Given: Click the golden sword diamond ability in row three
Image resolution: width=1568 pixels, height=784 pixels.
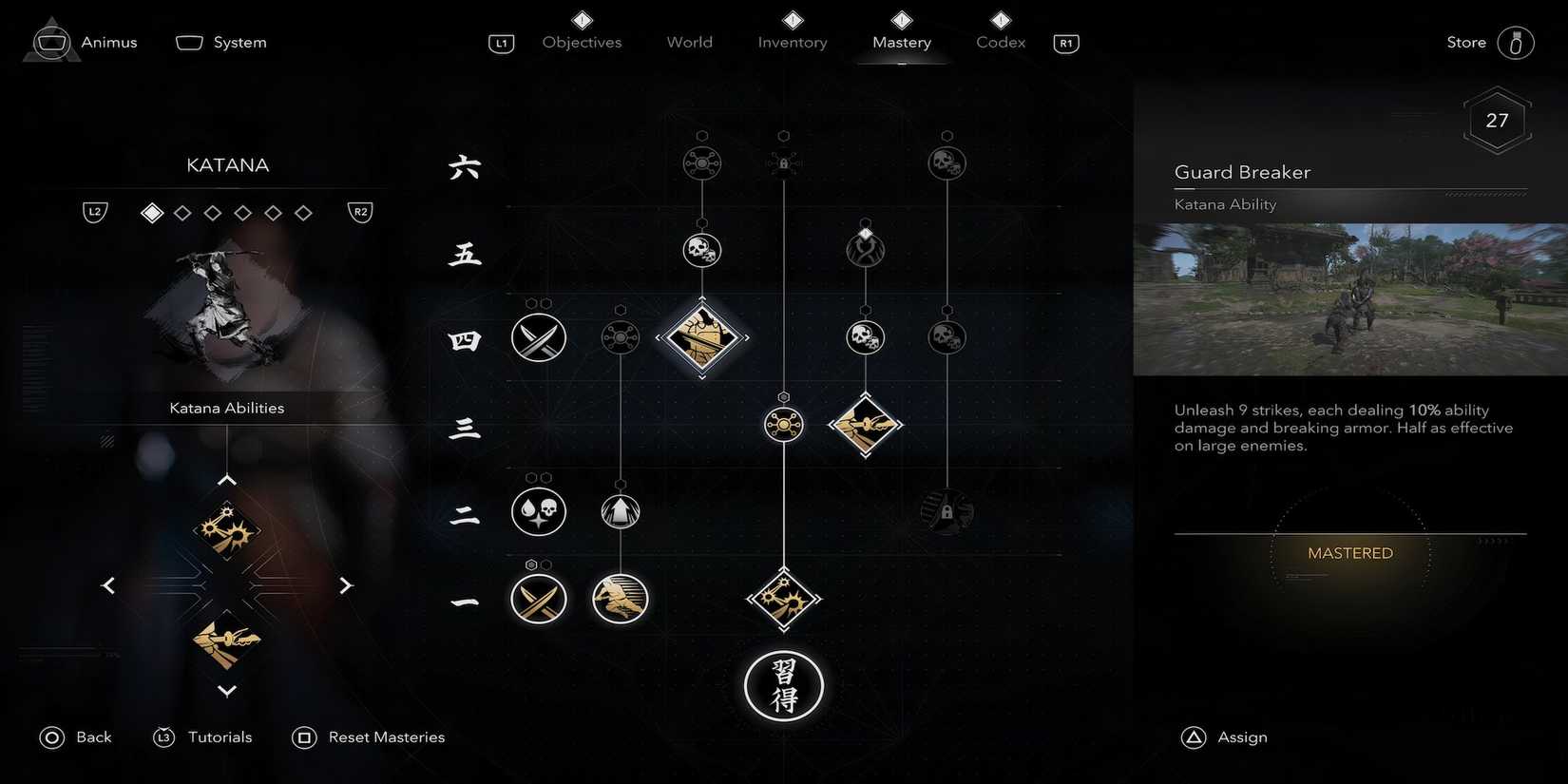Looking at the screenshot, I should click(x=865, y=425).
